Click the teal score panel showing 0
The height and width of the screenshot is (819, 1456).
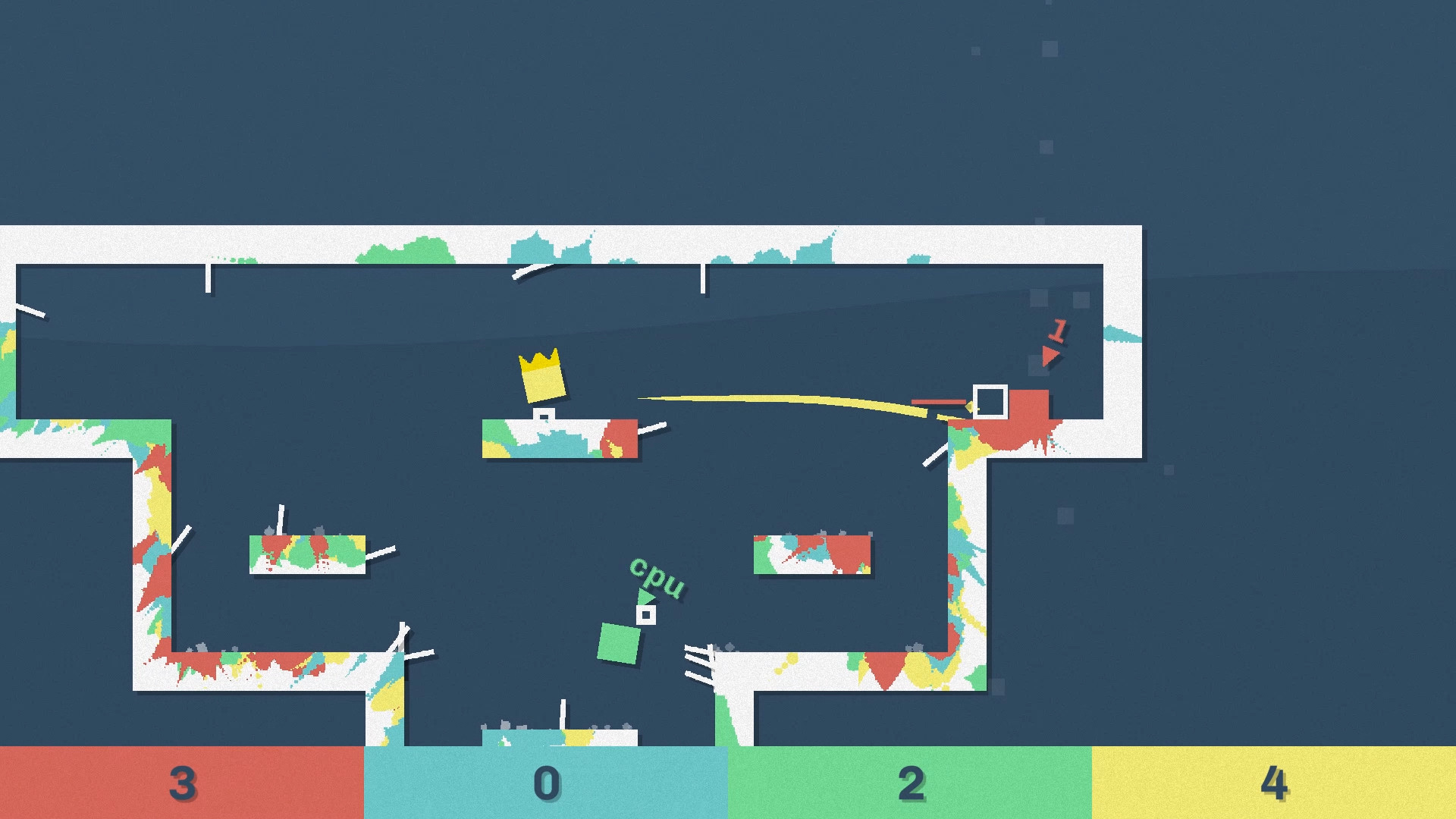[x=546, y=783]
